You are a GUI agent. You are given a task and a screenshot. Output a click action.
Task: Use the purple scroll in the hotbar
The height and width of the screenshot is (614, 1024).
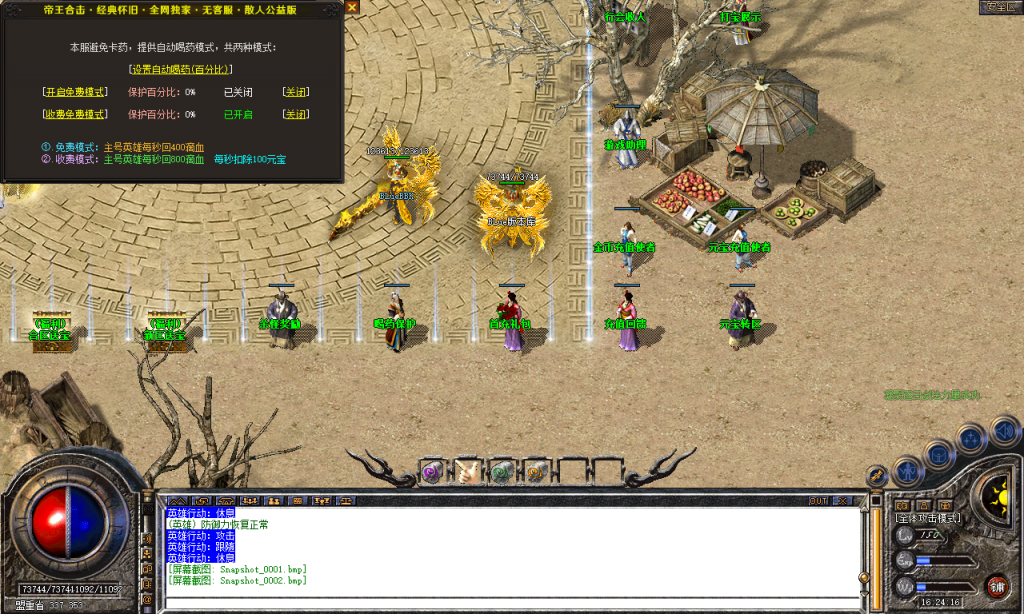431,471
